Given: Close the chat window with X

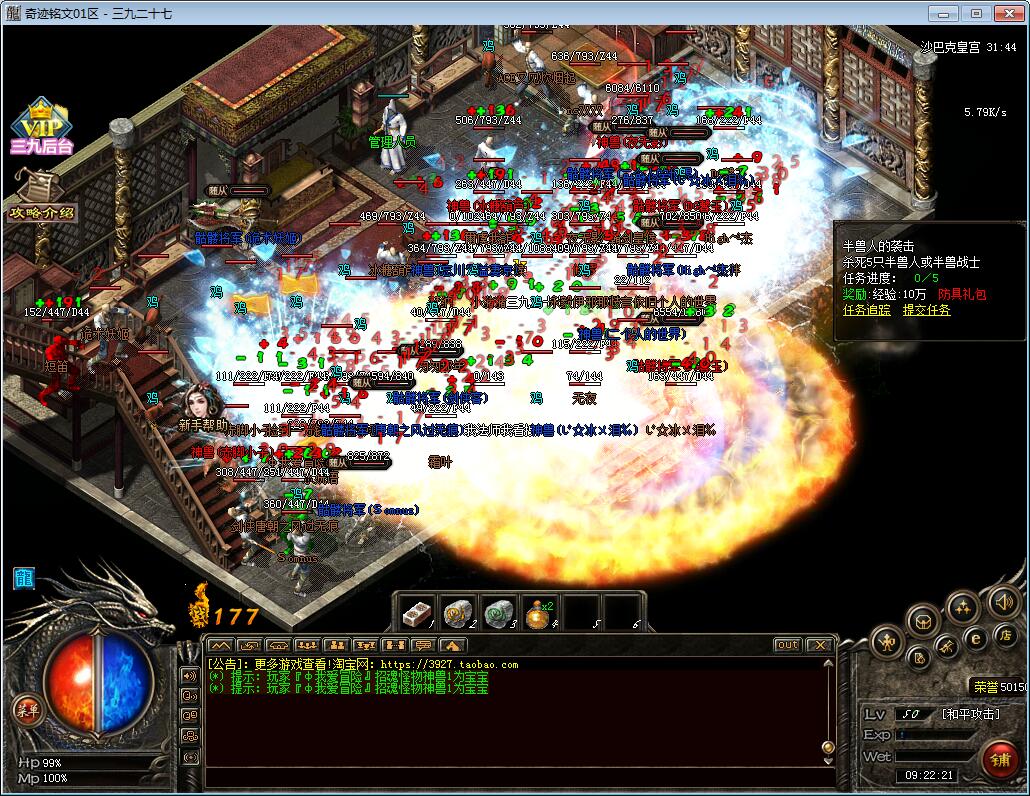Looking at the screenshot, I should coord(819,645).
